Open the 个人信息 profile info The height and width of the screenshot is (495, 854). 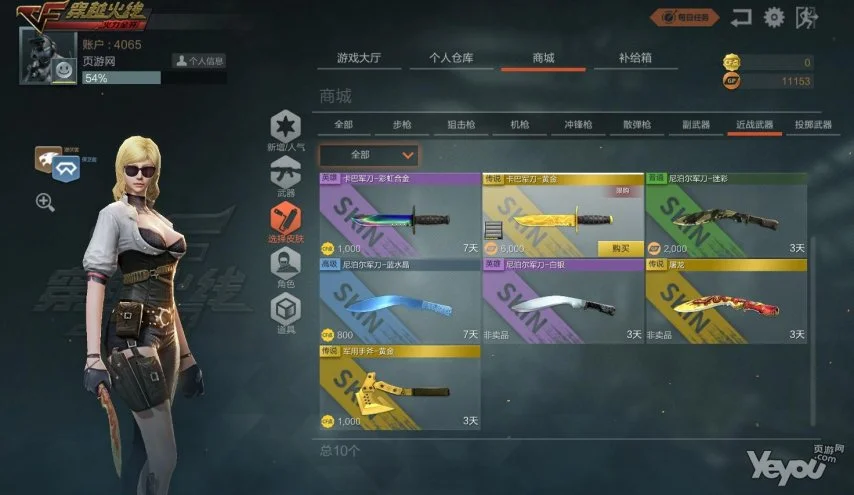pos(199,60)
